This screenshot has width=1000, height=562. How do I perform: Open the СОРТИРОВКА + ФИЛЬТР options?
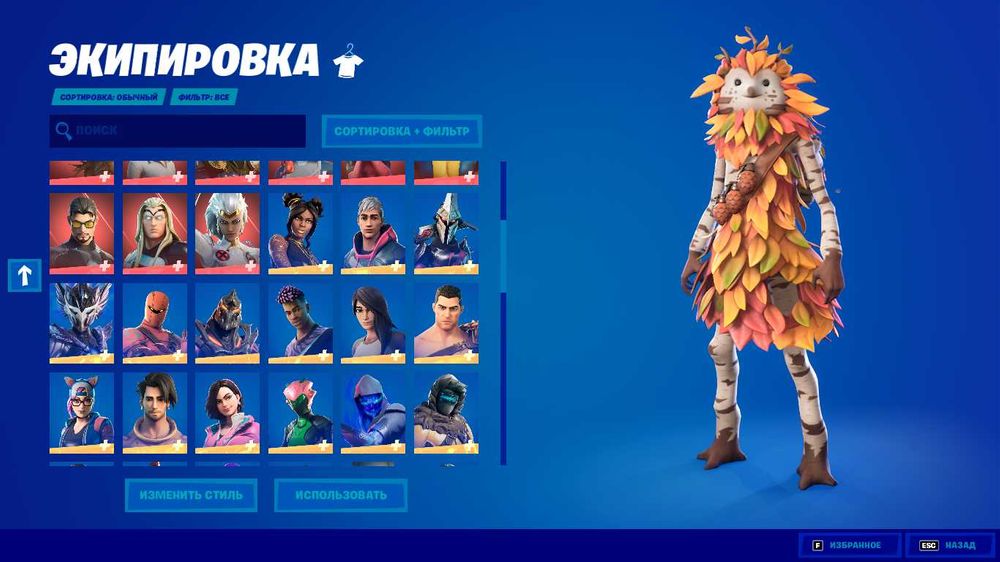pos(401,131)
